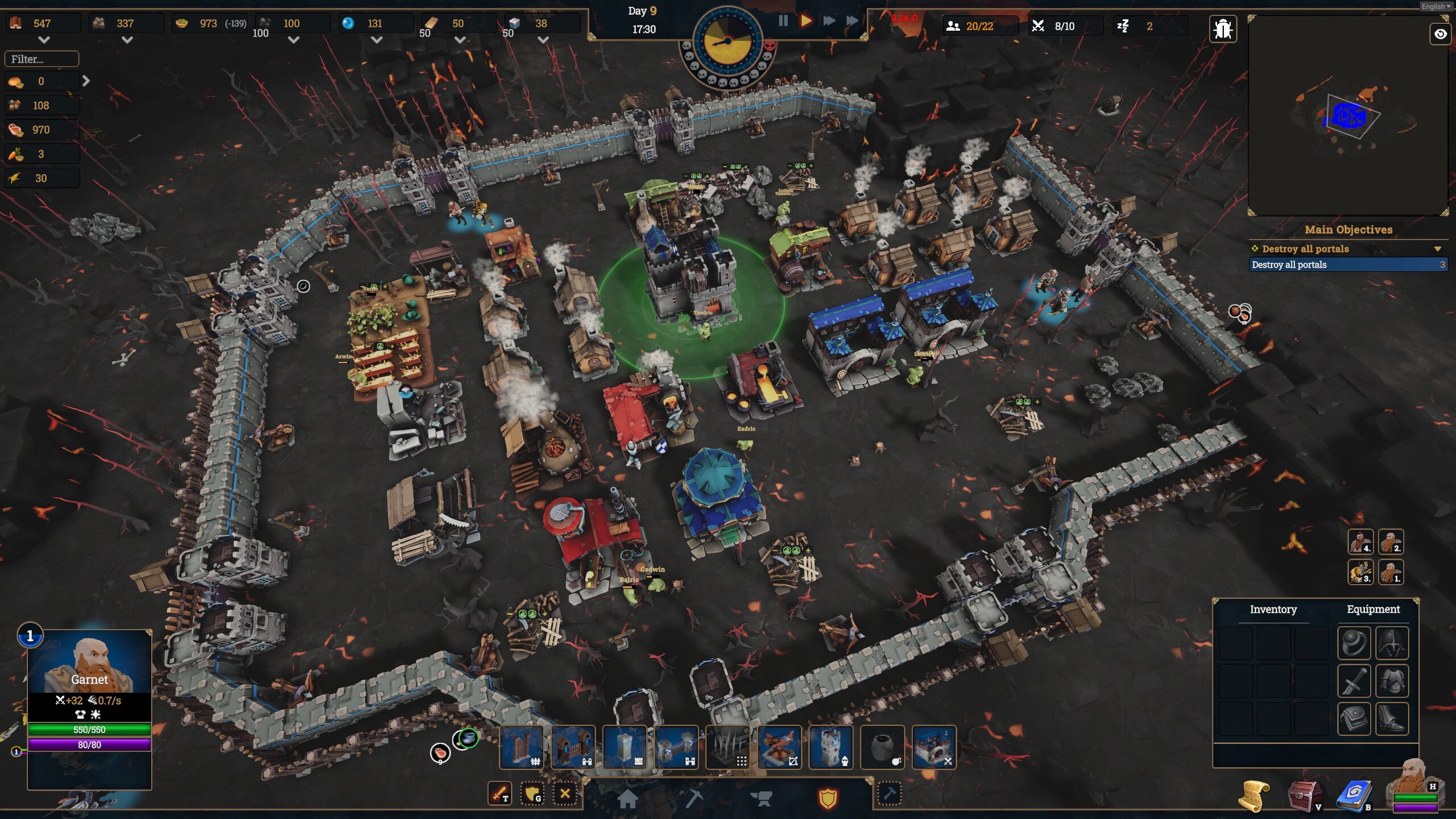Viewport: 1456px width, 819px height.
Task: Select hero portrait number 3
Action: [1360, 572]
